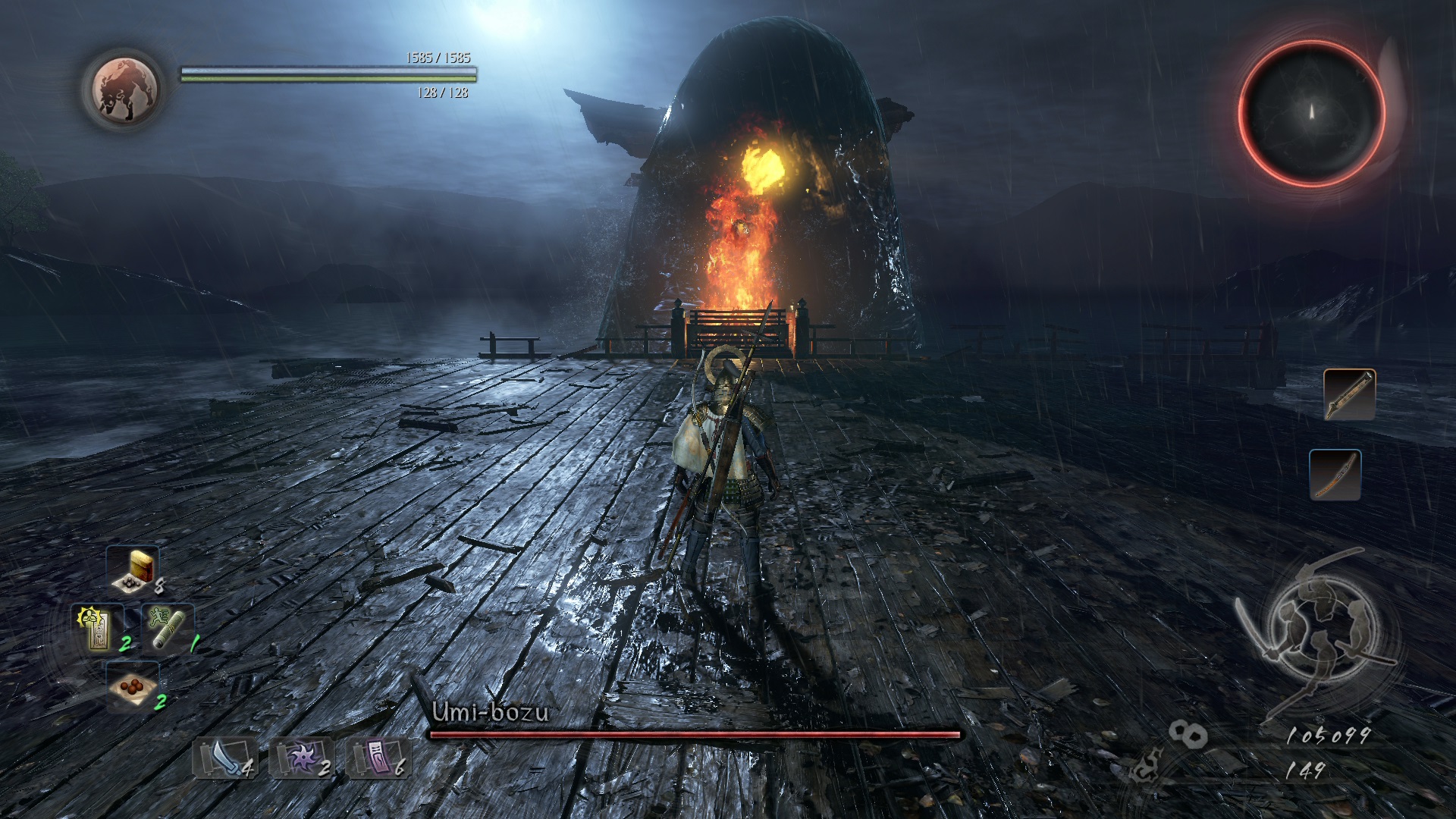Switch to the orange-framed upper weapon slot
1456x819 pixels.
[1349, 394]
